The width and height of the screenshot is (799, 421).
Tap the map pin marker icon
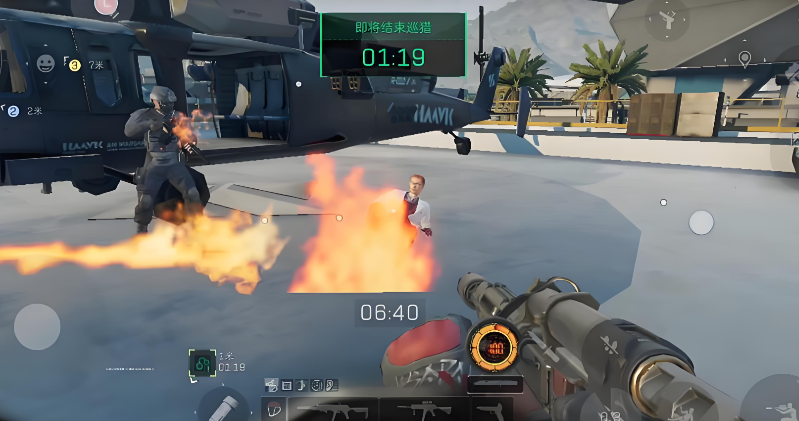point(744,60)
